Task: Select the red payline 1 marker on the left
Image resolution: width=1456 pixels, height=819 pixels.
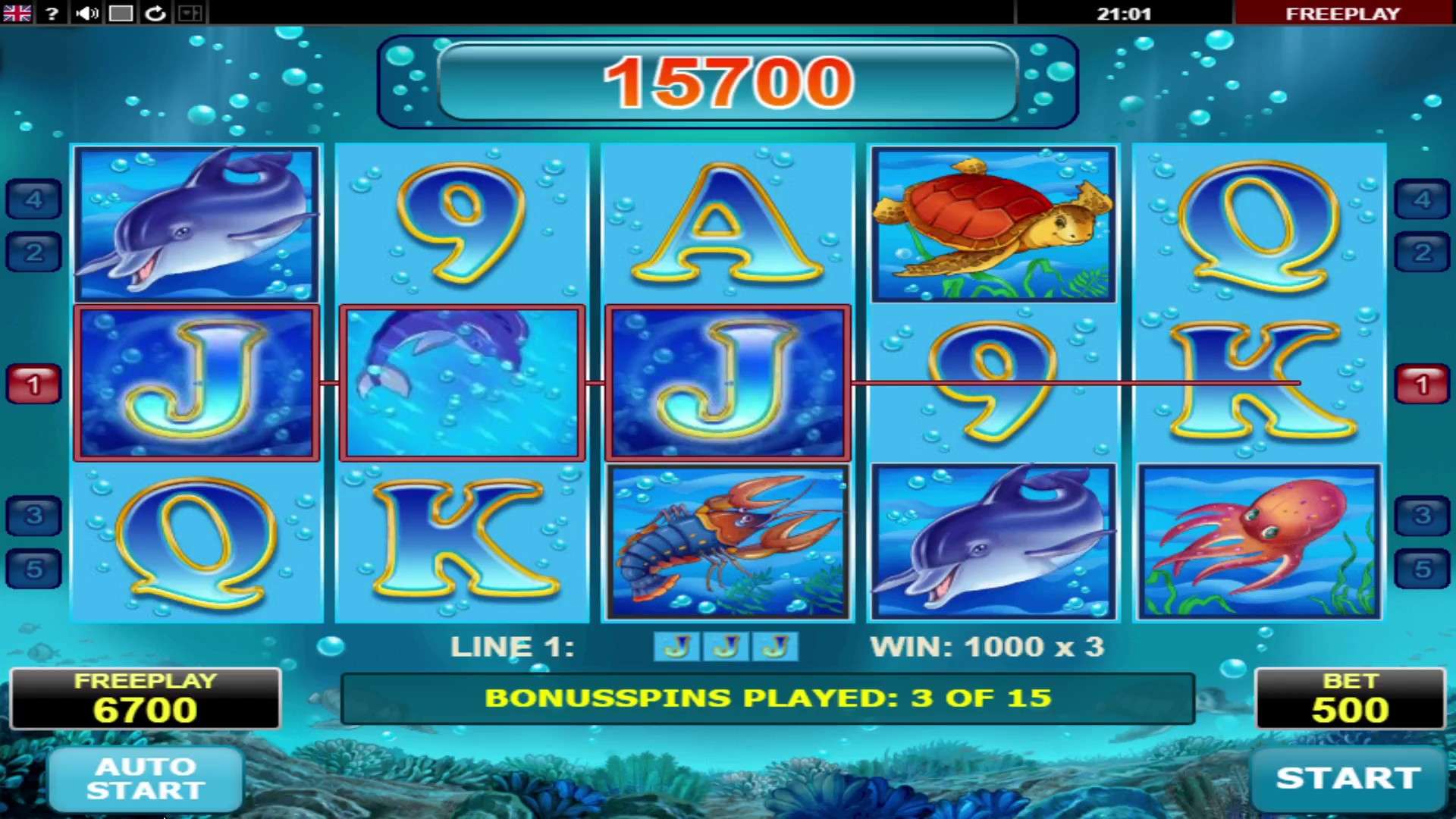Action: click(33, 383)
